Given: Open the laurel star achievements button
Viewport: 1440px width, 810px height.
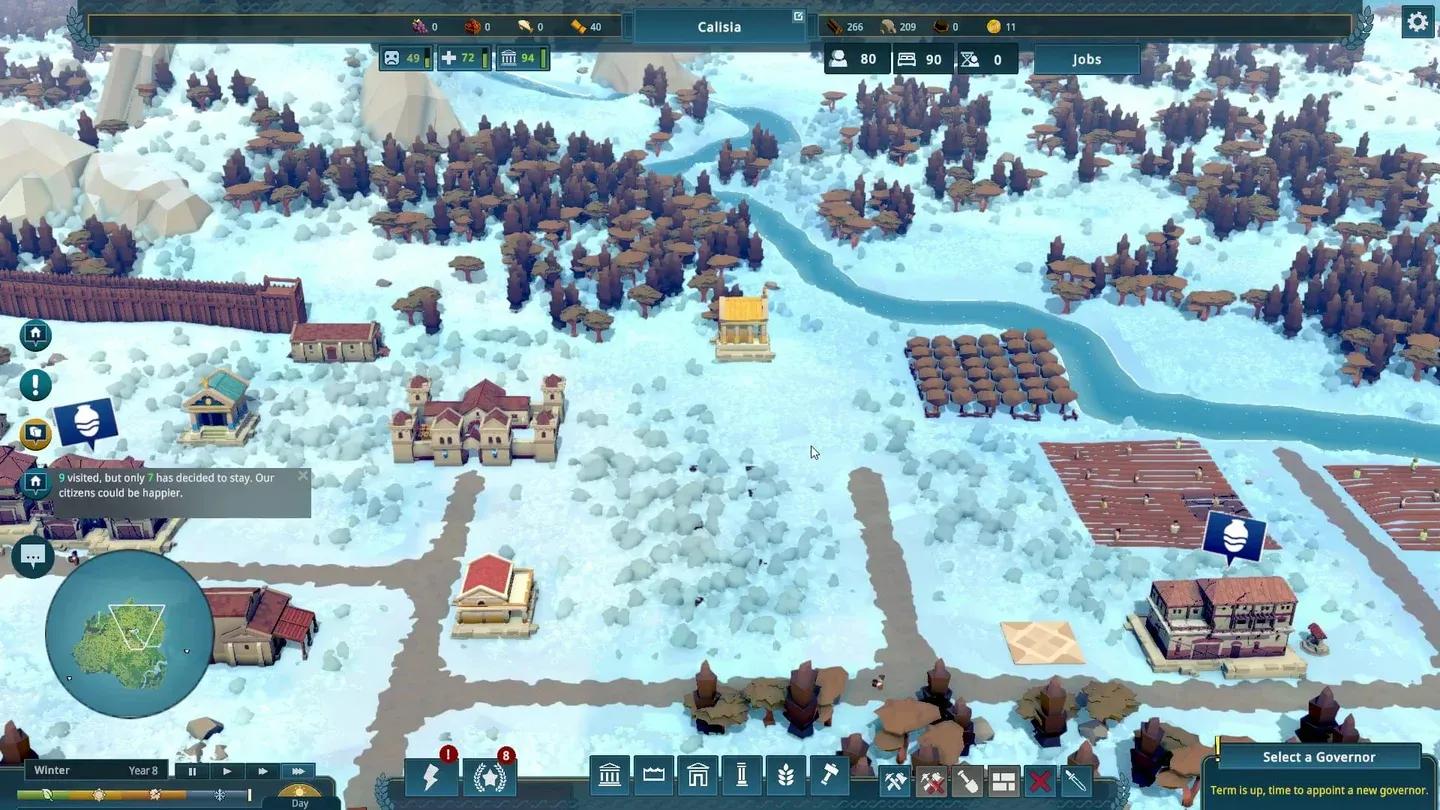Looking at the screenshot, I should (x=489, y=777).
